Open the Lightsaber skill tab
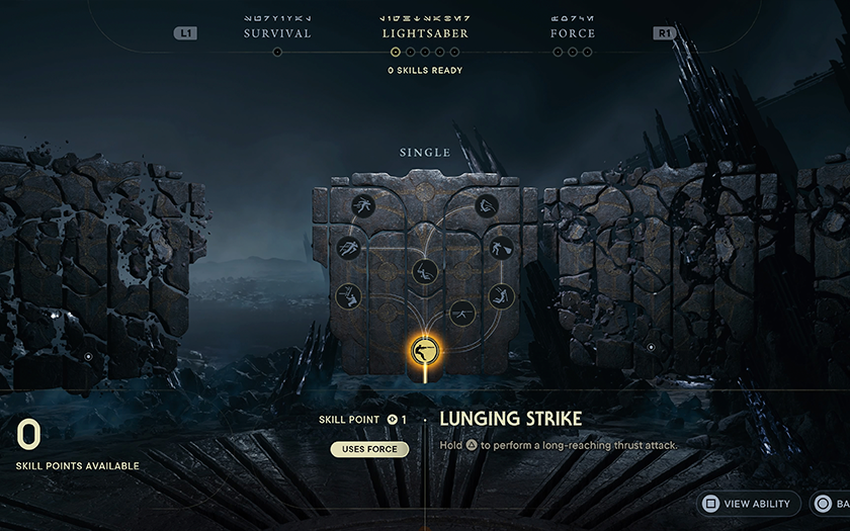This screenshot has height=531, width=850. coord(425,33)
